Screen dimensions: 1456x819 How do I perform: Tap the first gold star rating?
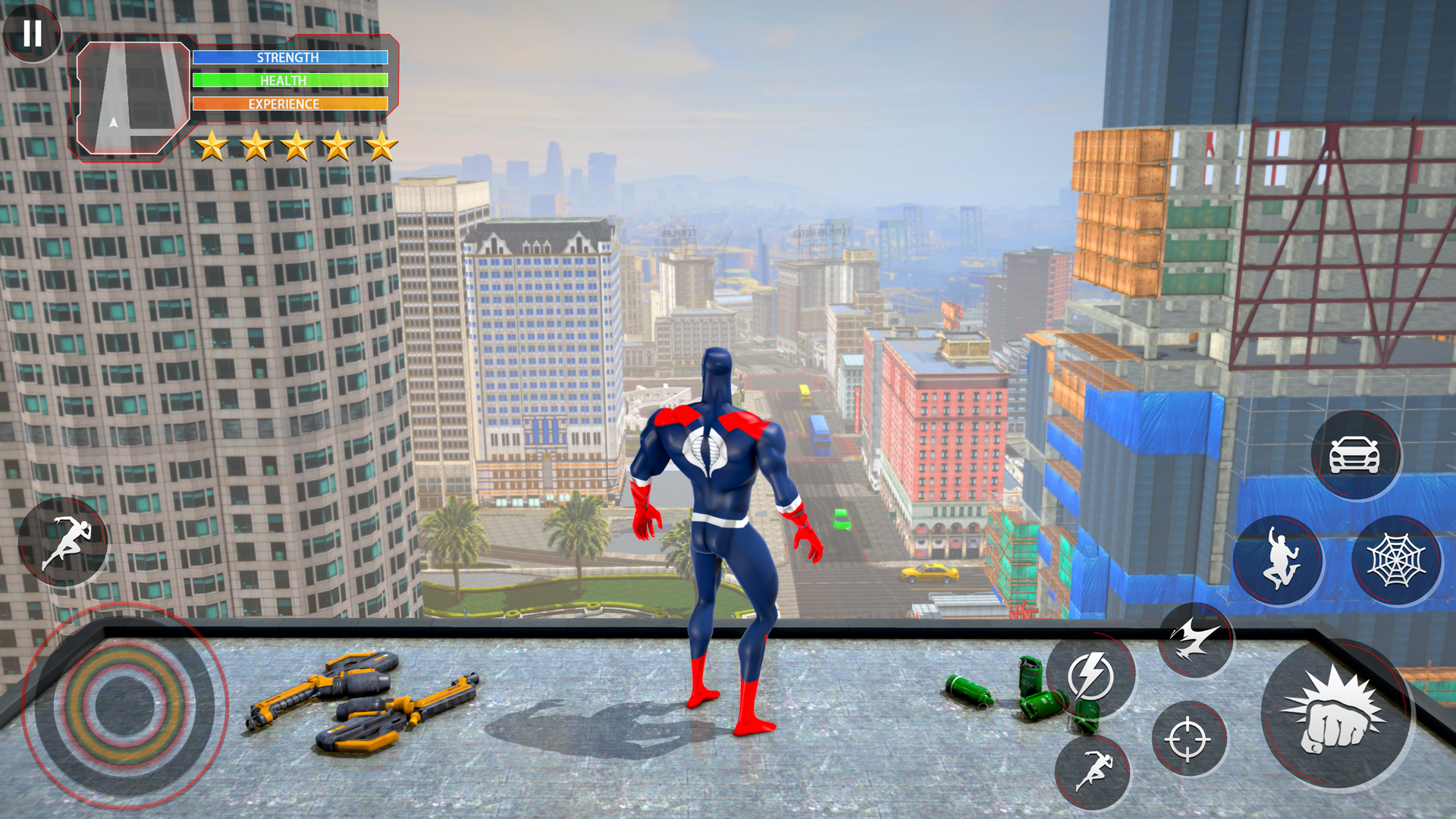pyautogui.click(x=210, y=146)
